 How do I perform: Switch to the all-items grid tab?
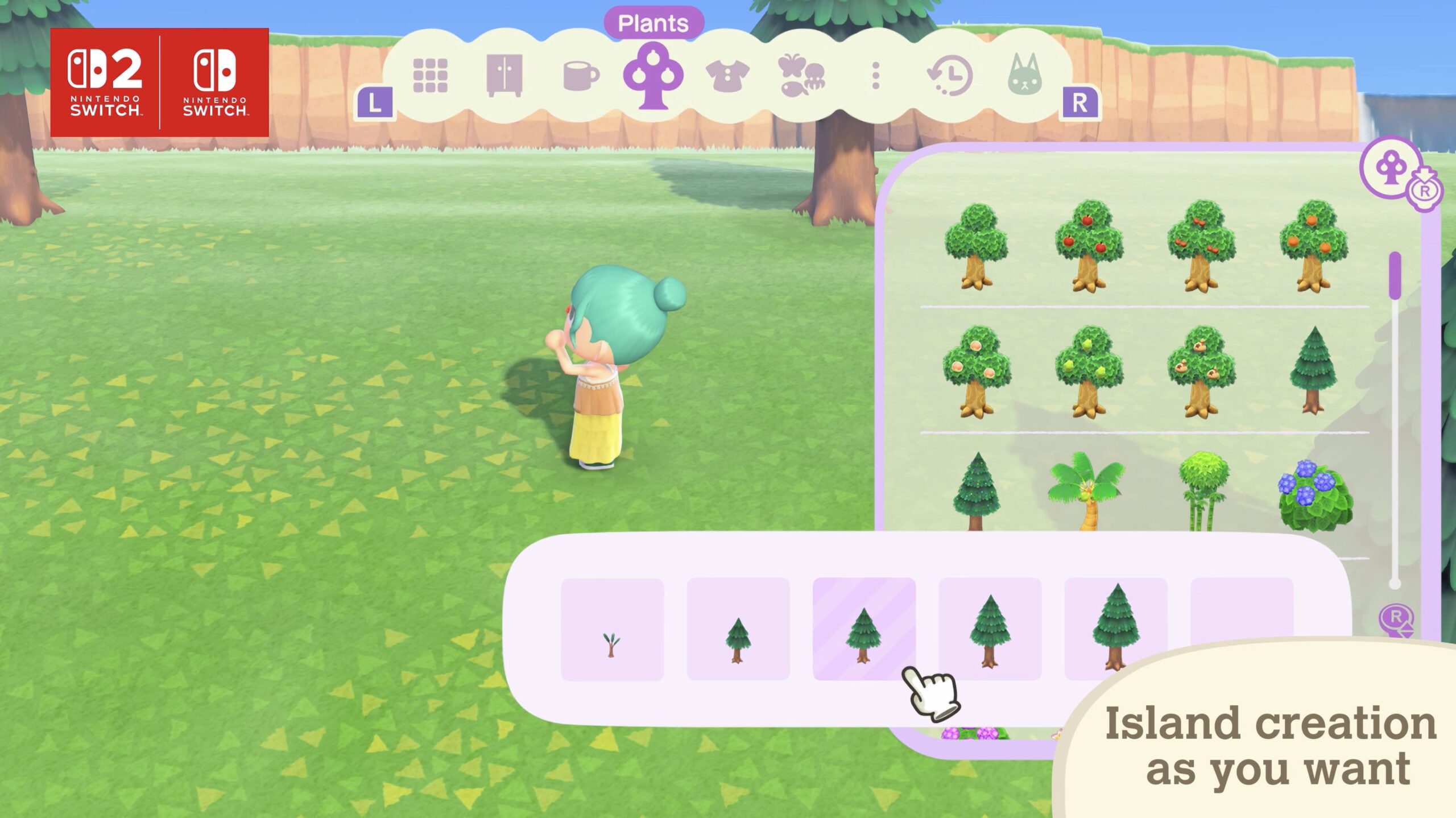pos(430,76)
